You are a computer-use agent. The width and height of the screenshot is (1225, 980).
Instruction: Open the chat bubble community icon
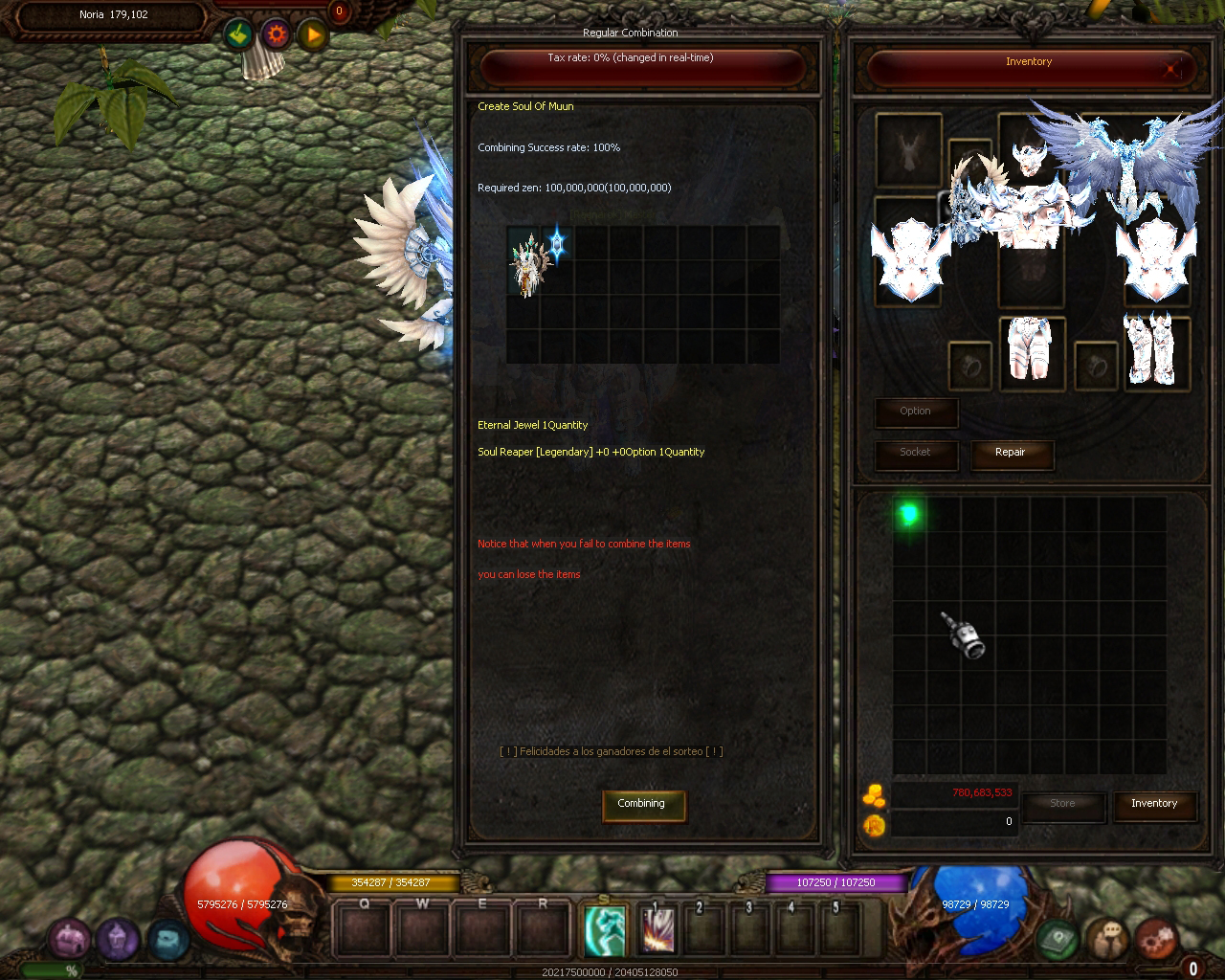point(1108,939)
